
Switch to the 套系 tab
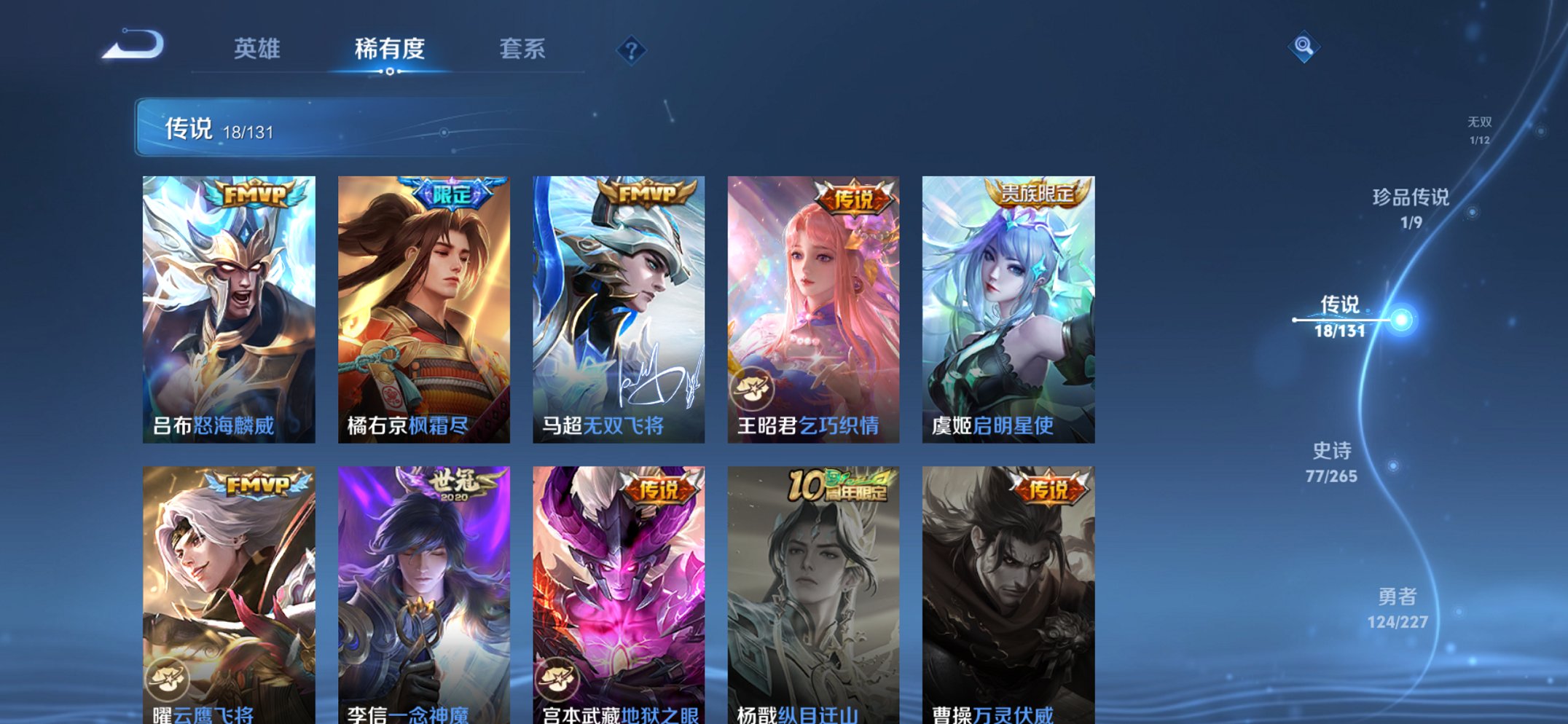click(x=523, y=50)
